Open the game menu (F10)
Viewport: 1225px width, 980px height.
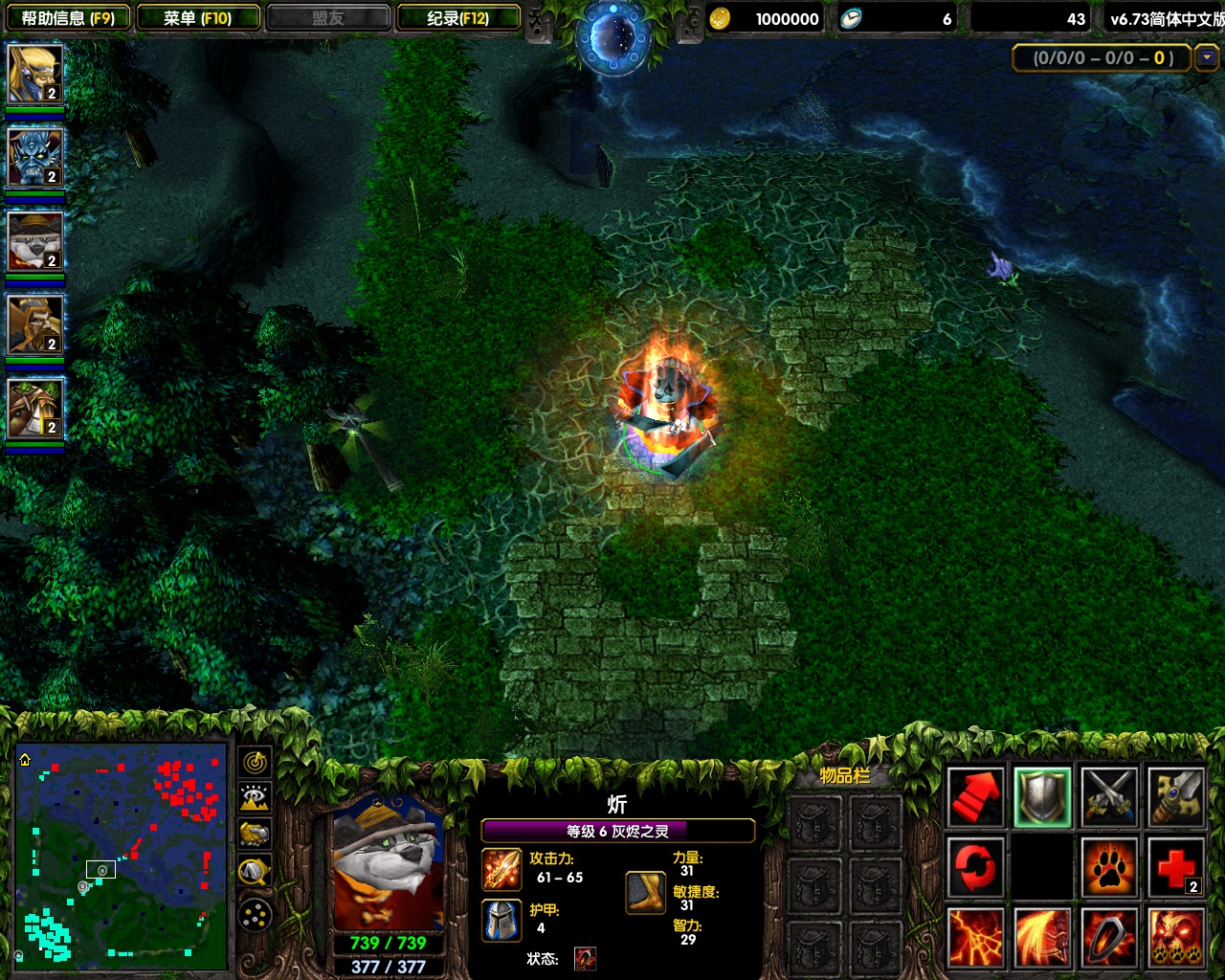click(198, 18)
